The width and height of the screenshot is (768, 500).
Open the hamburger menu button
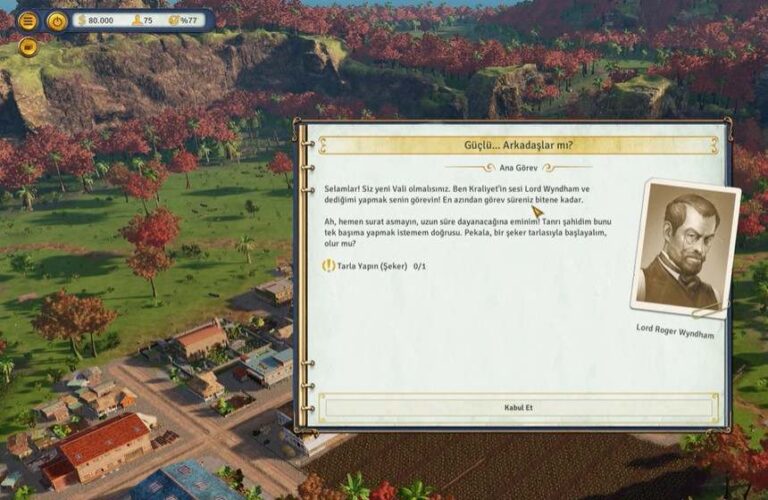click(x=28, y=20)
